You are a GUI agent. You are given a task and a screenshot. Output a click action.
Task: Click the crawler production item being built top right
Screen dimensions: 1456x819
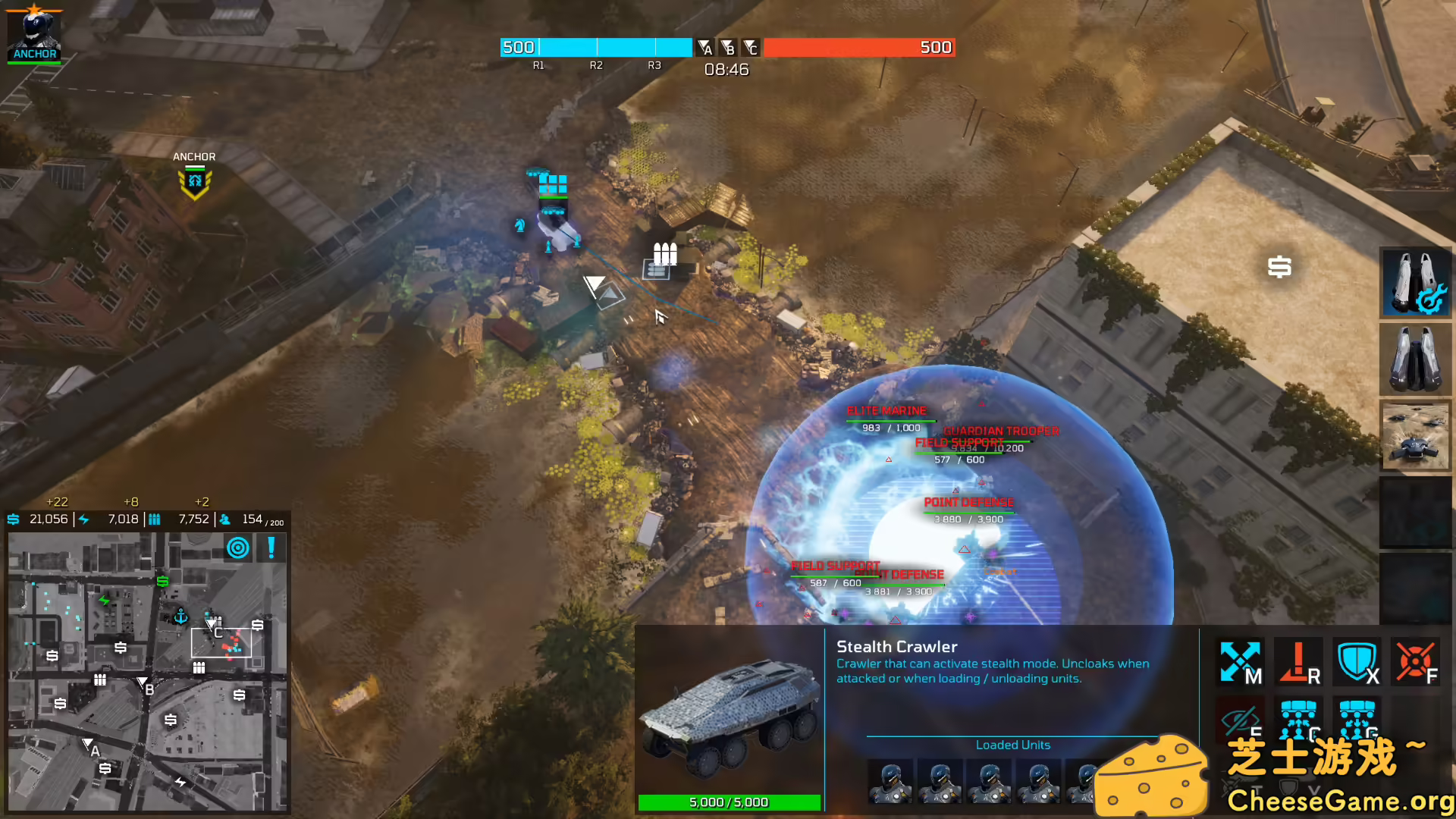tap(1415, 283)
